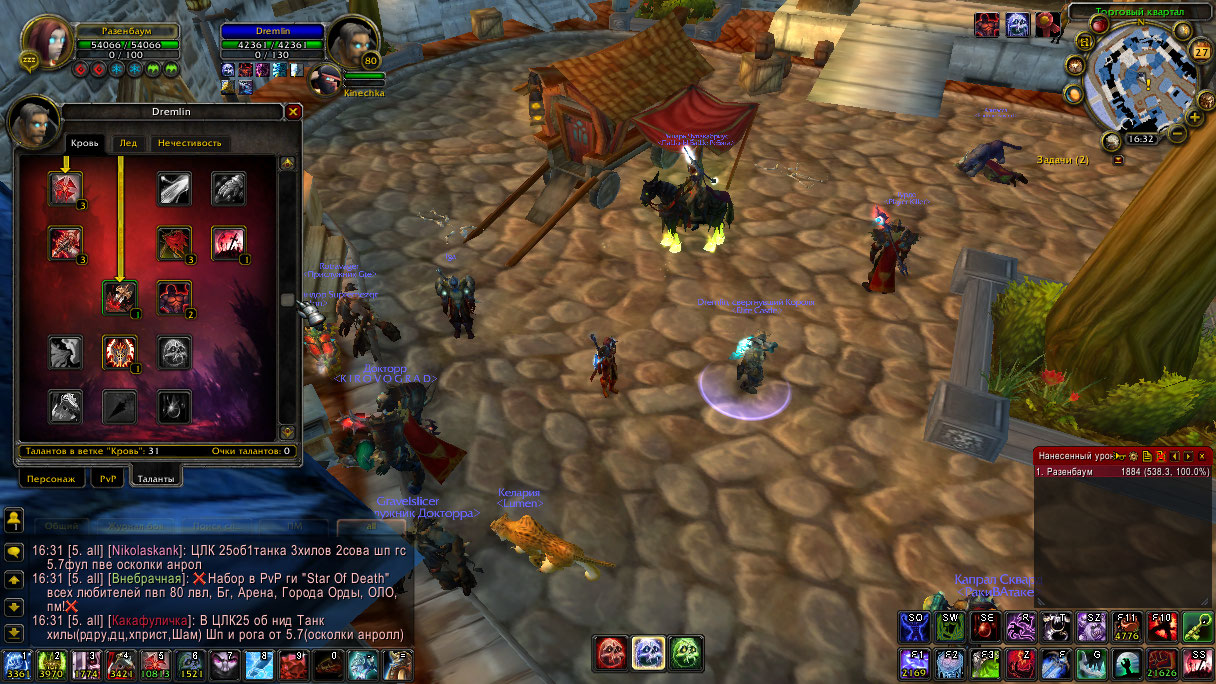Viewport: 1216px width, 684px height.
Task: Click the clock reading 16:32 under the minimap
Action: pyautogui.click(x=1140, y=139)
